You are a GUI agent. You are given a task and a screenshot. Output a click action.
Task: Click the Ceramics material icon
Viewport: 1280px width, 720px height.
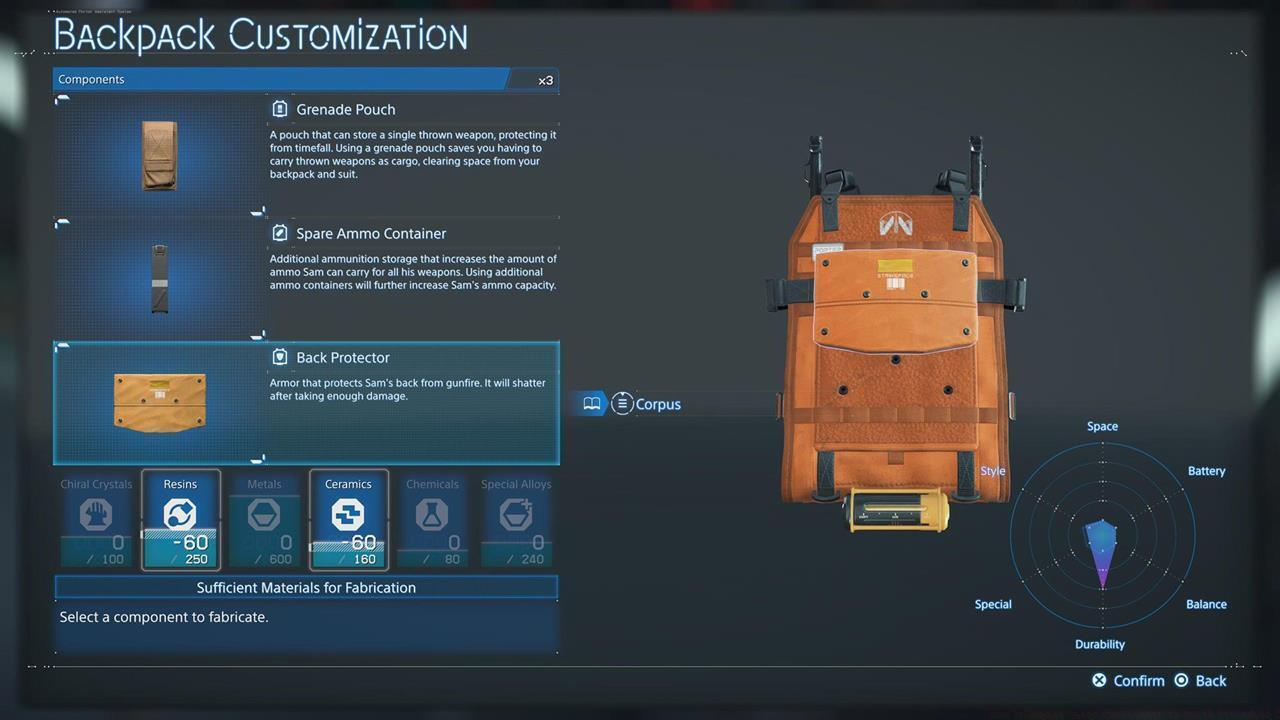coord(348,515)
